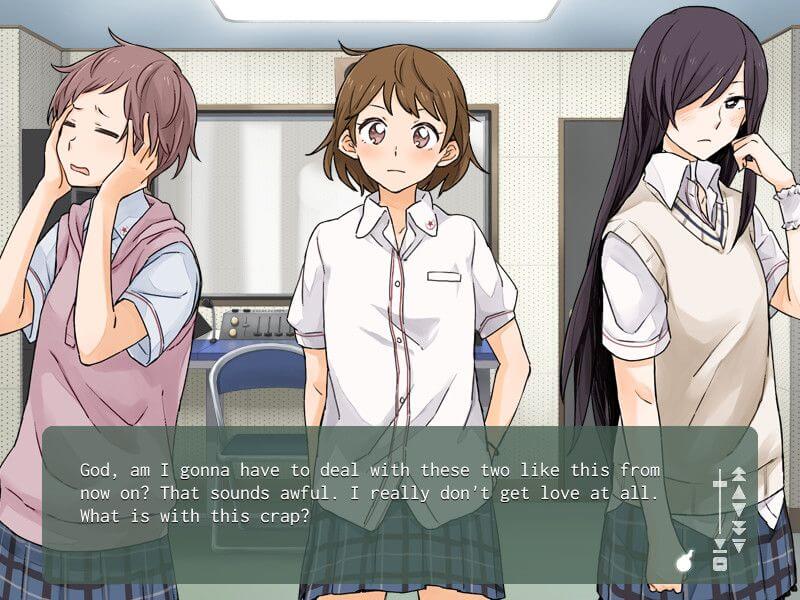Jump to top with double up arrow
The image size is (800, 600).
coord(739,473)
